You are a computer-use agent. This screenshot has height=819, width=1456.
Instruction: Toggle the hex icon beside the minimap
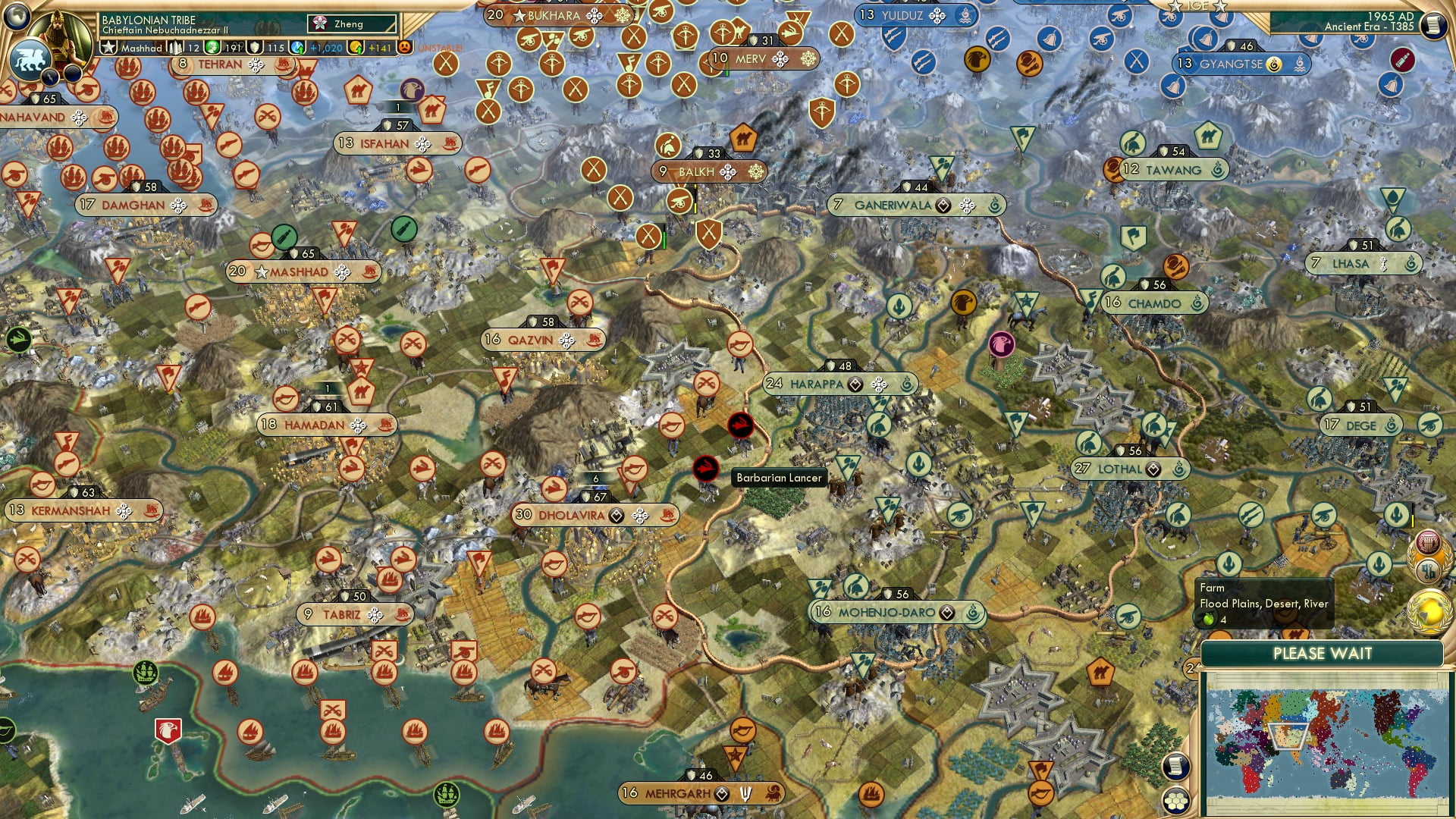[1175, 802]
